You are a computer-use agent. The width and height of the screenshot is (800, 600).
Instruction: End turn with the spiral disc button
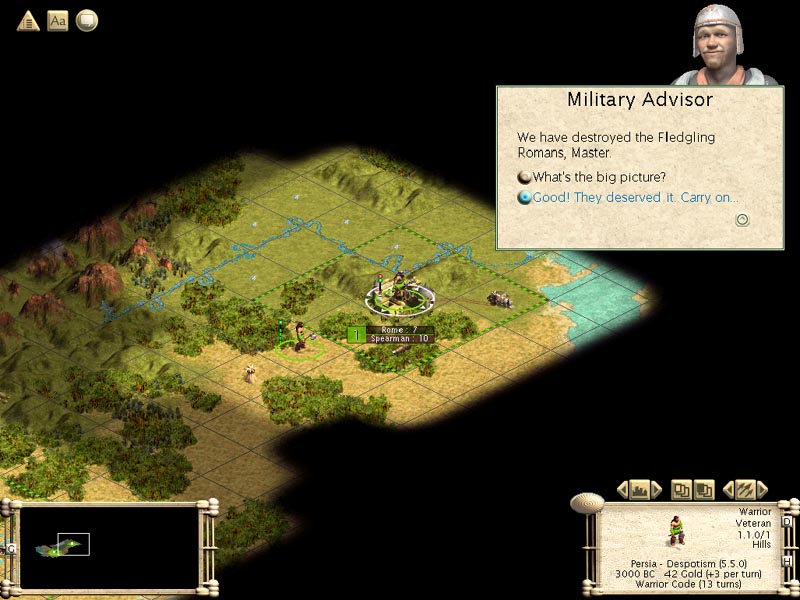588,502
